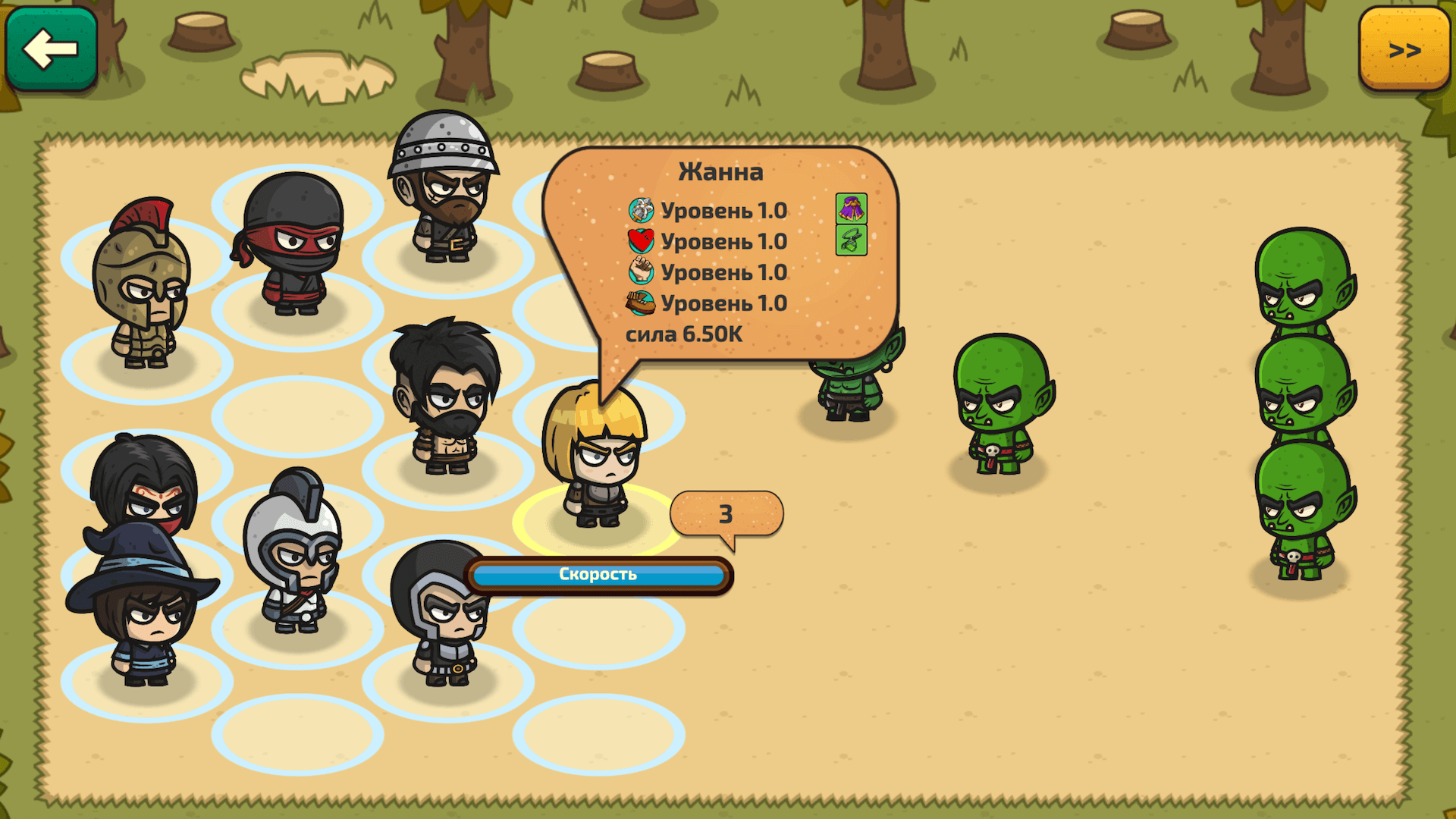Select the heart health level icon
1456x819 pixels.
(x=641, y=242)
